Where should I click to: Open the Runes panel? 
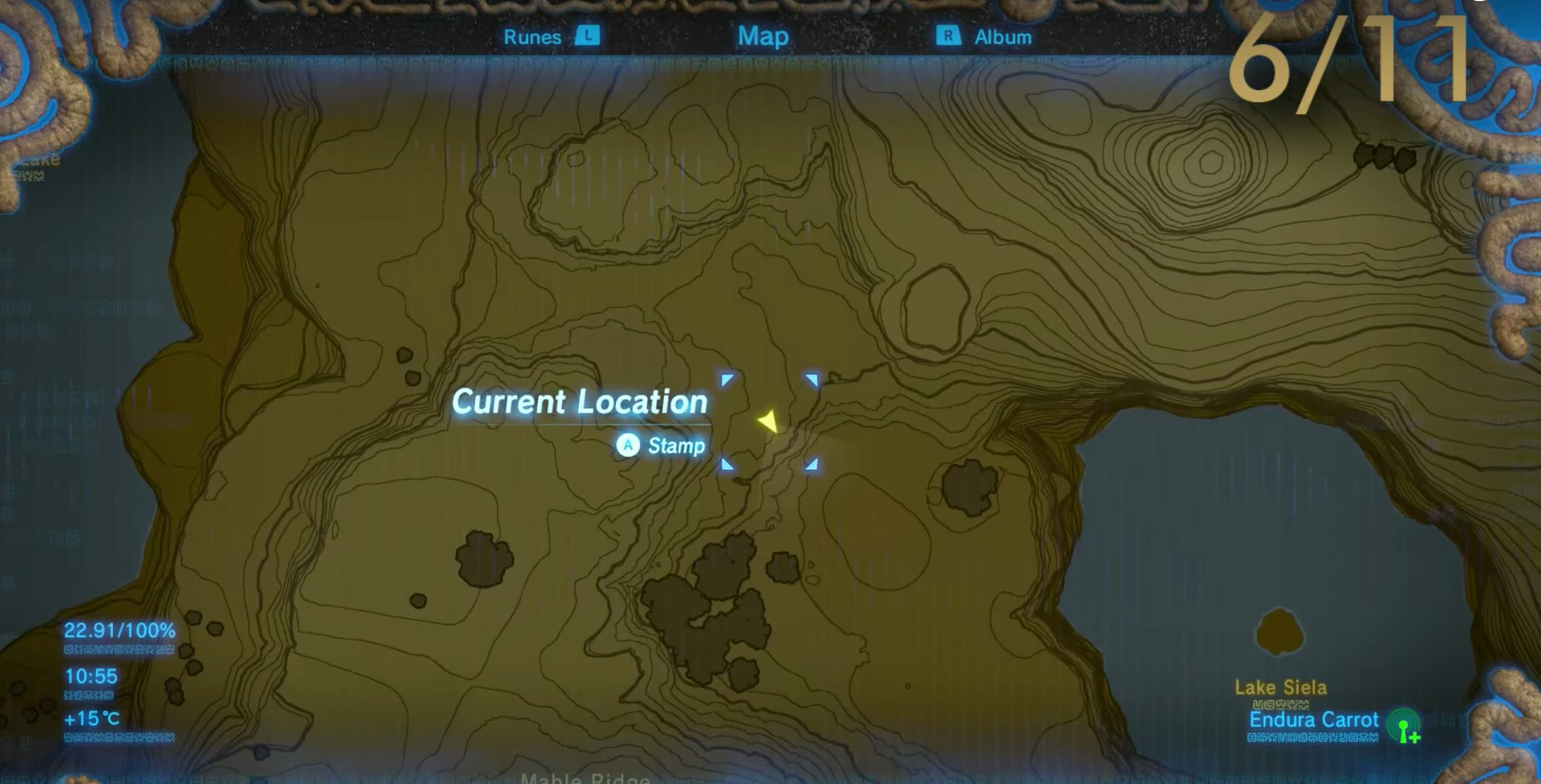pos(533,37)
